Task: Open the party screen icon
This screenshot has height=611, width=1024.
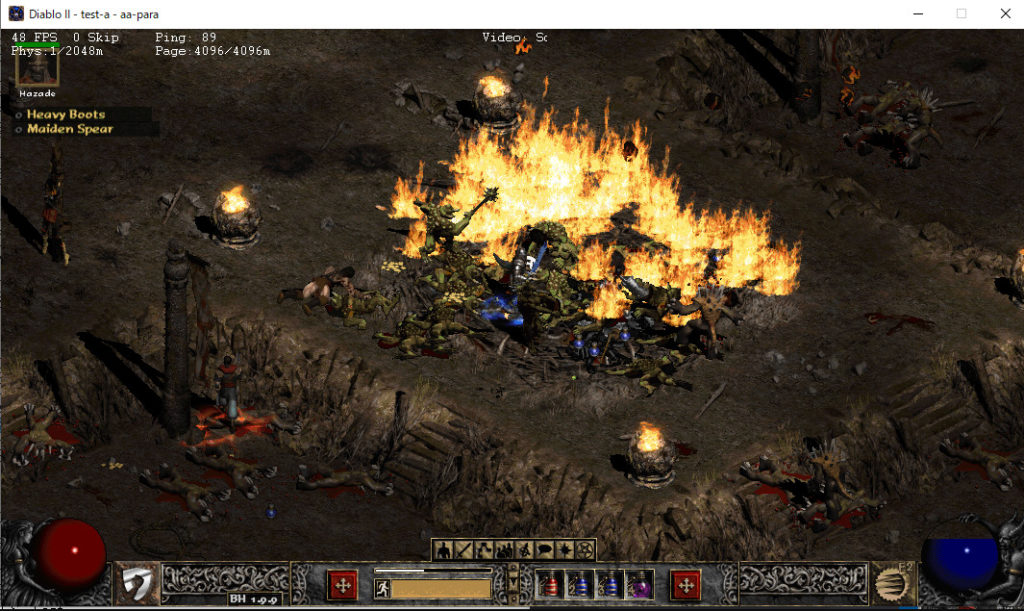Action: (x=503, y=550)
